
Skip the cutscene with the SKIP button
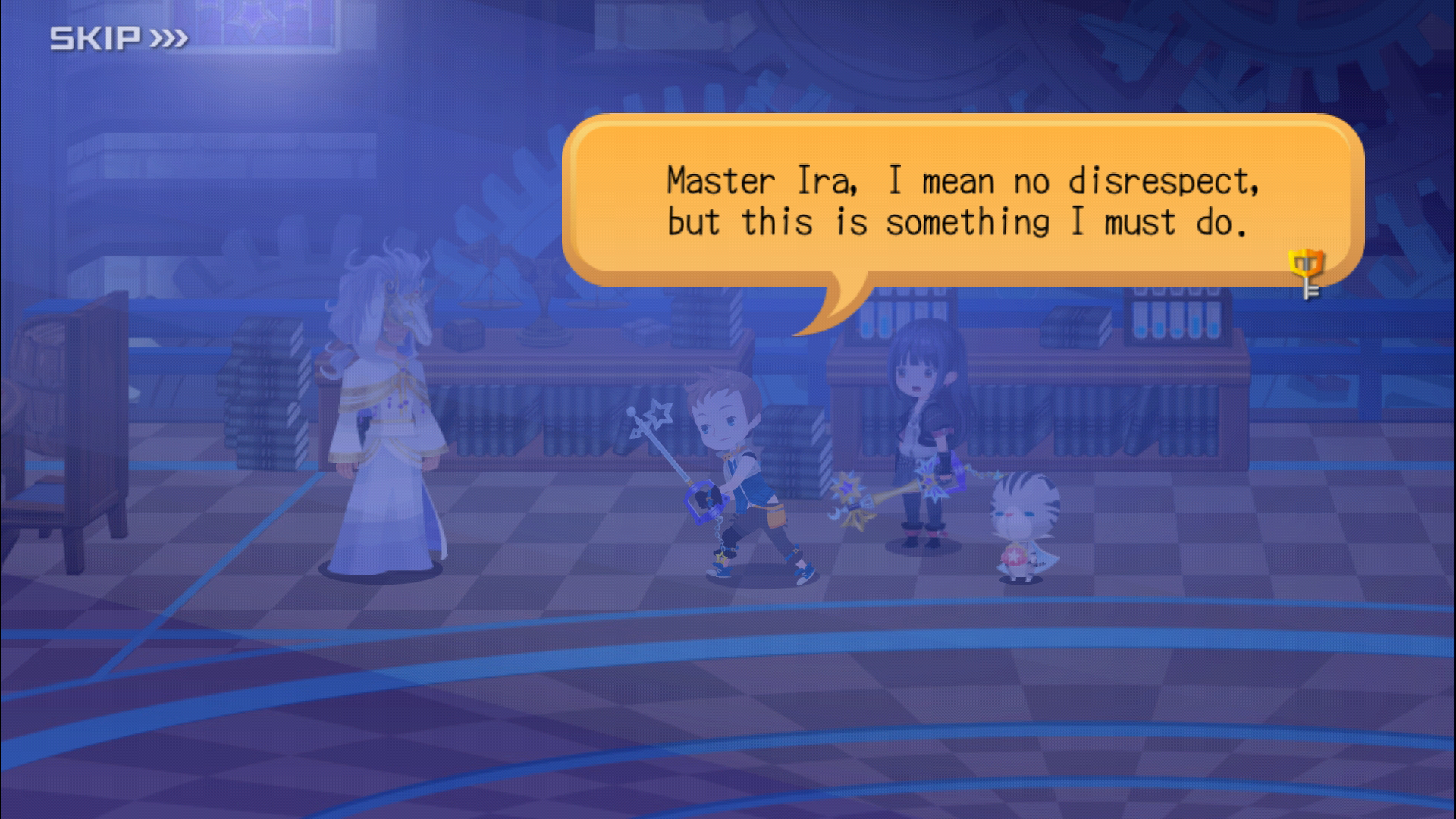click(x=118, y=38)
